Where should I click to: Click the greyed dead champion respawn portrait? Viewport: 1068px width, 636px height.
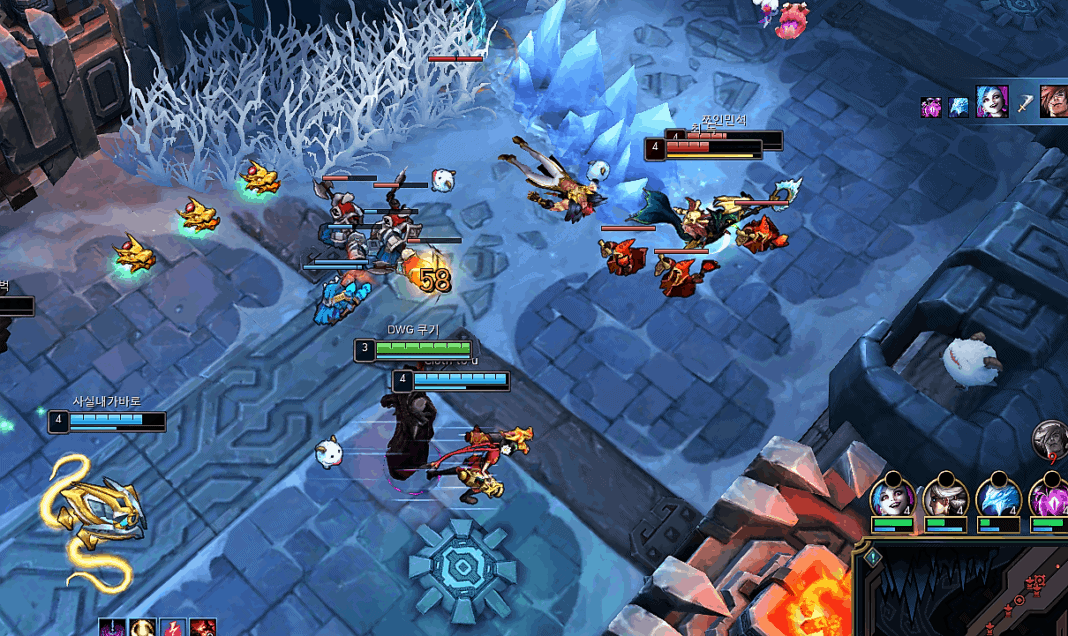point(1051,438)
